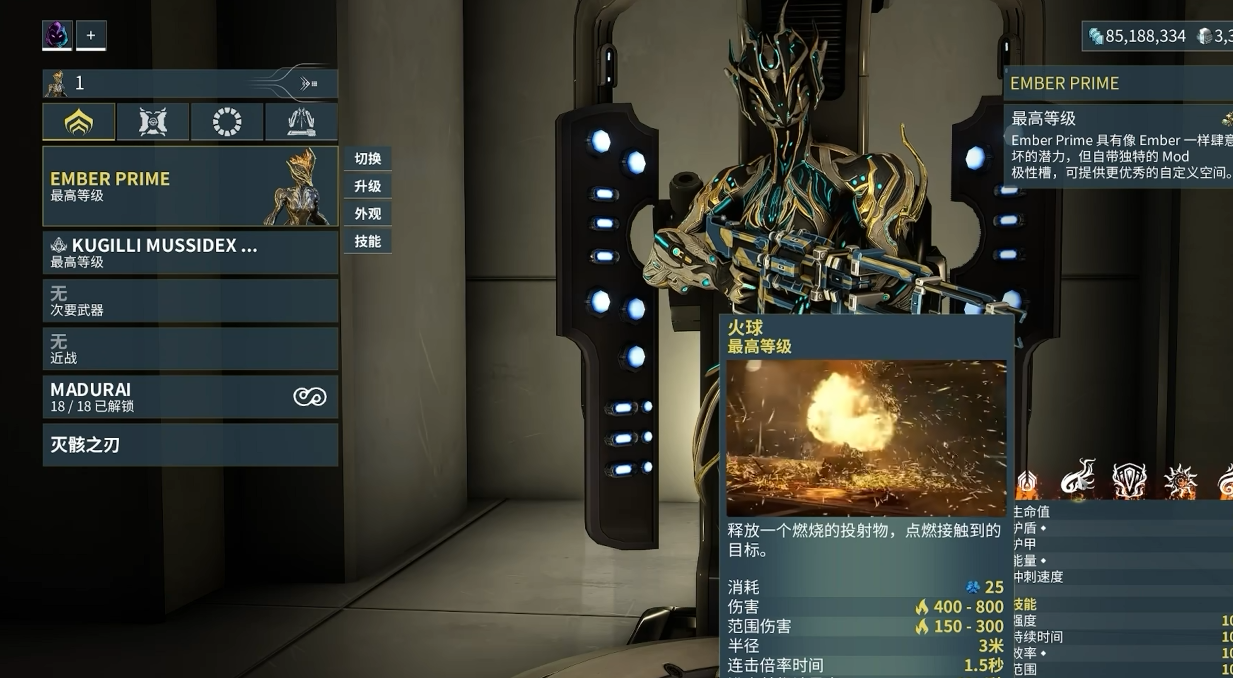Viewport: 1233px width, 678px height.
Task: Select the shield-shaped ability icon
Action: [x=1129, y=480]
